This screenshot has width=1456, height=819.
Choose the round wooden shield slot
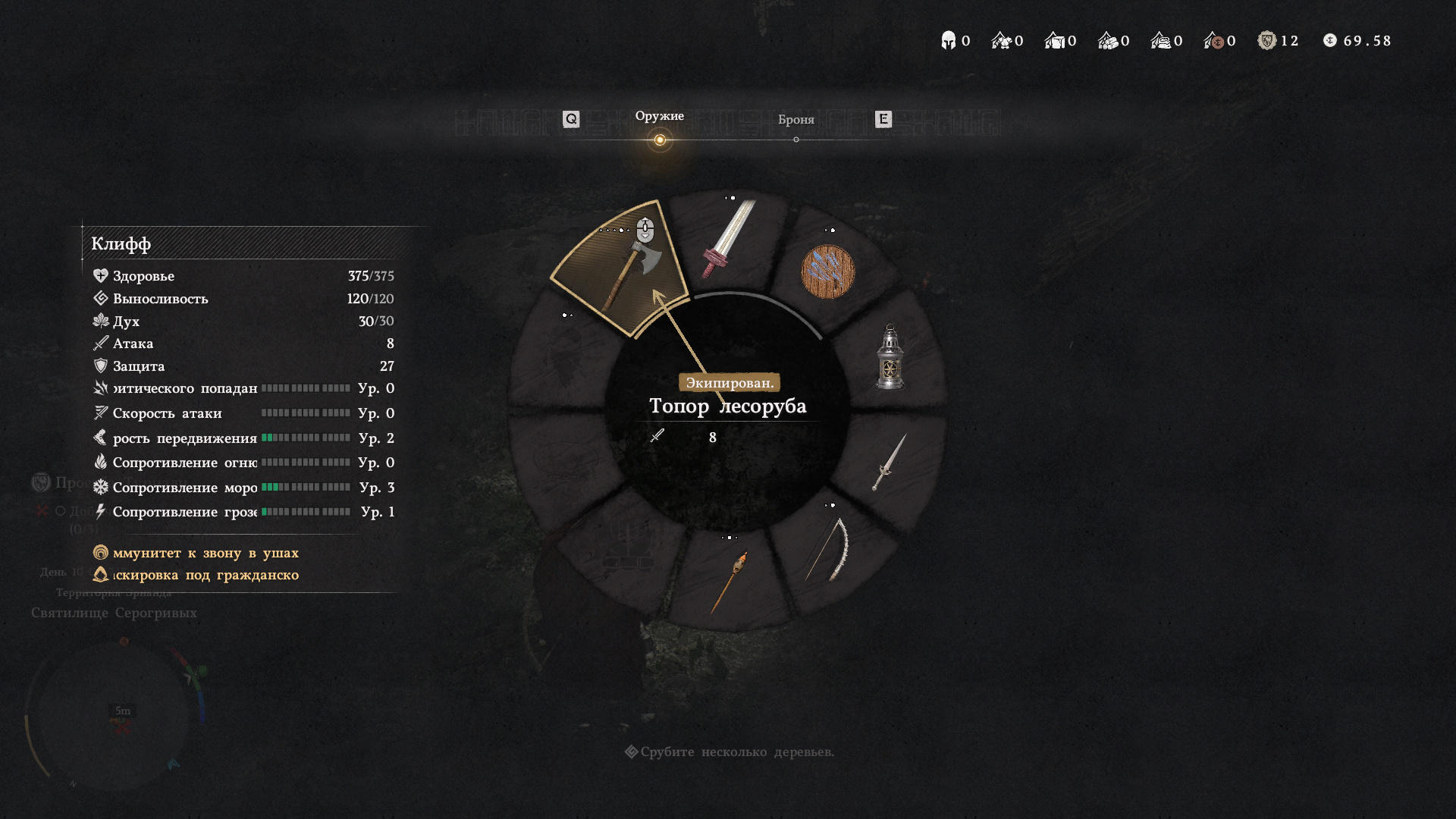tap(827, 271)
